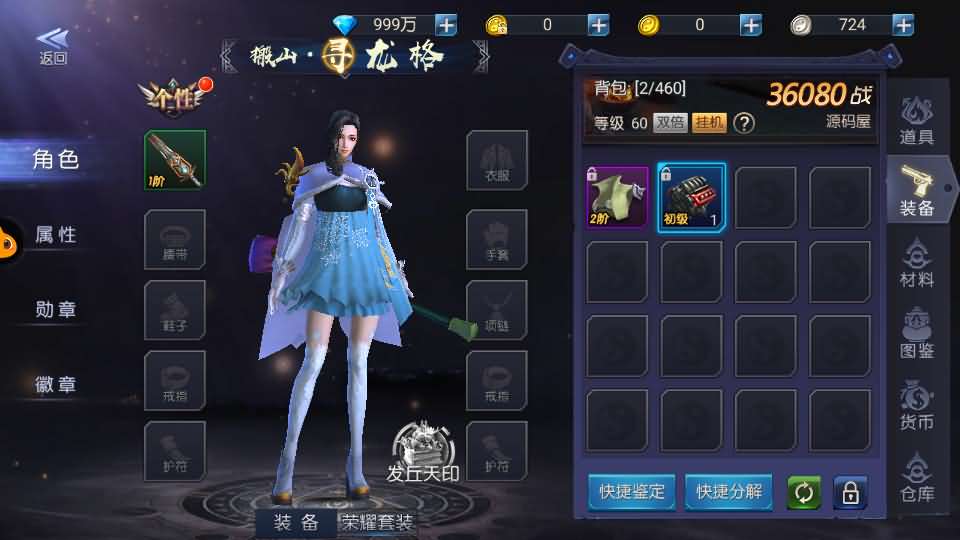This screenshot has height=540, width=960.
Task: Go back using the 返回 arrow
Action: (x=53, y=45)
